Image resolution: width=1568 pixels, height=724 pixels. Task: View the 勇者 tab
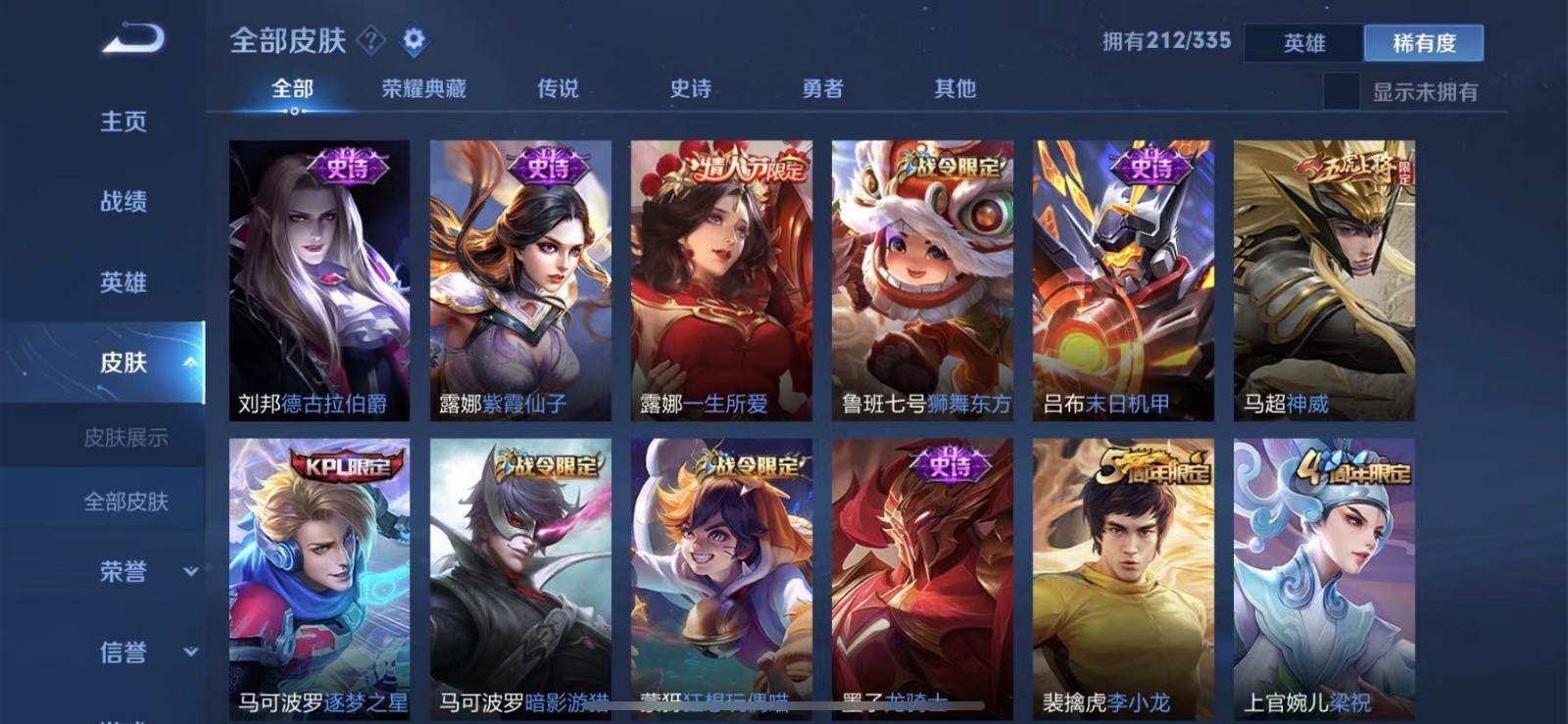(823, 88)
